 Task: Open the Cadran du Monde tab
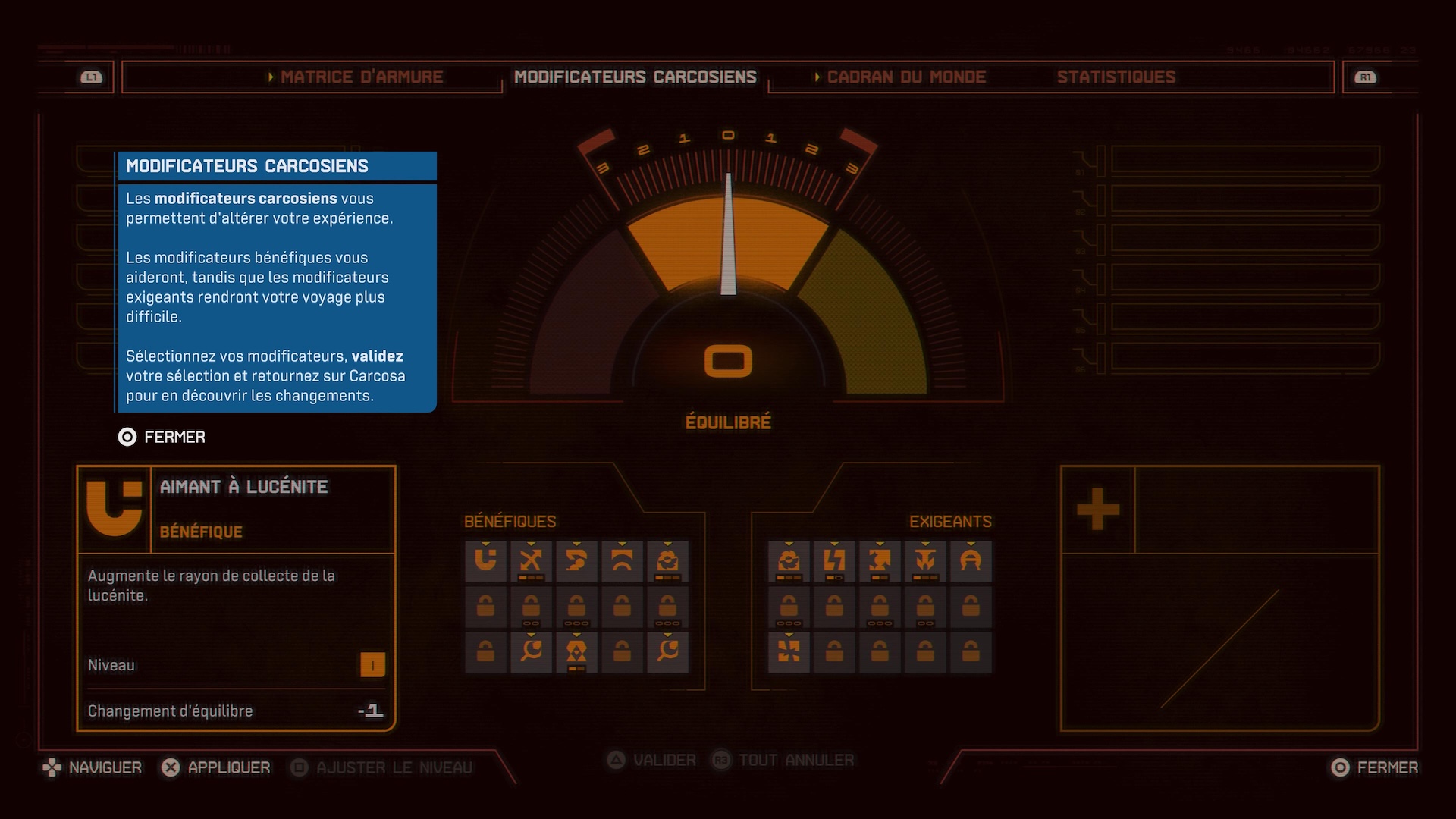(905, 77)
